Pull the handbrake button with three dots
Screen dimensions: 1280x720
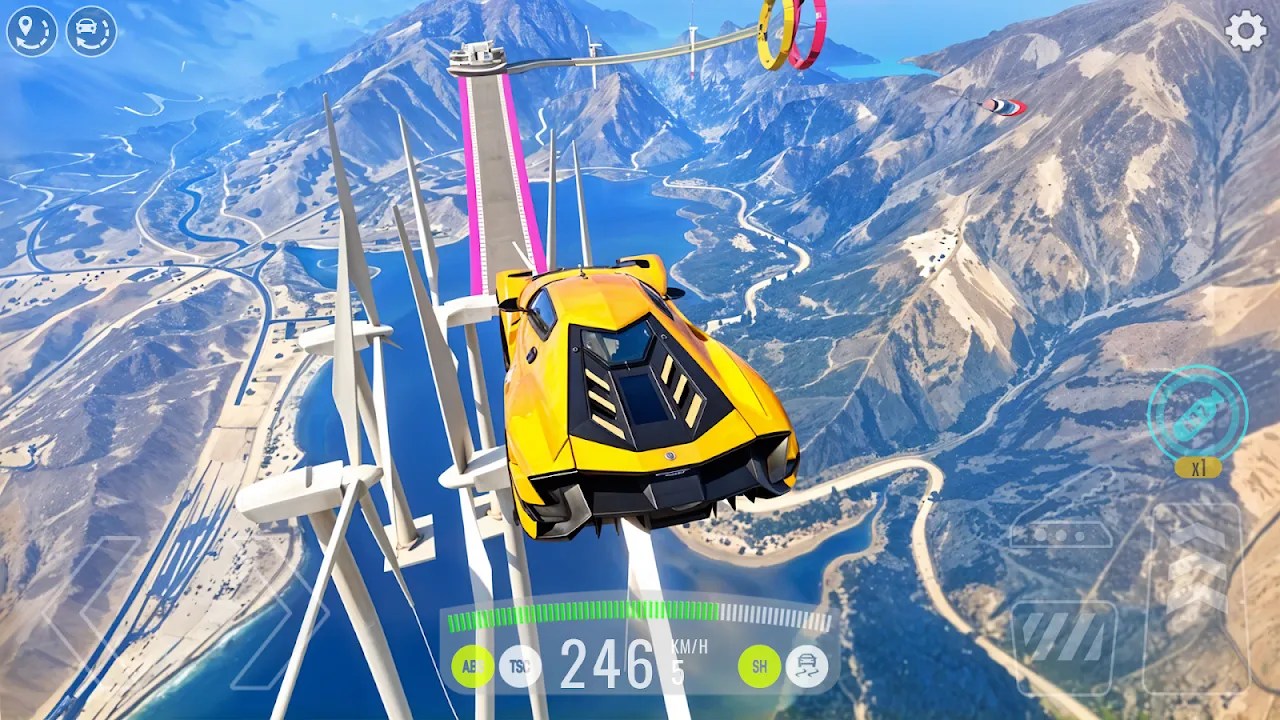[x=1061, y=534]
